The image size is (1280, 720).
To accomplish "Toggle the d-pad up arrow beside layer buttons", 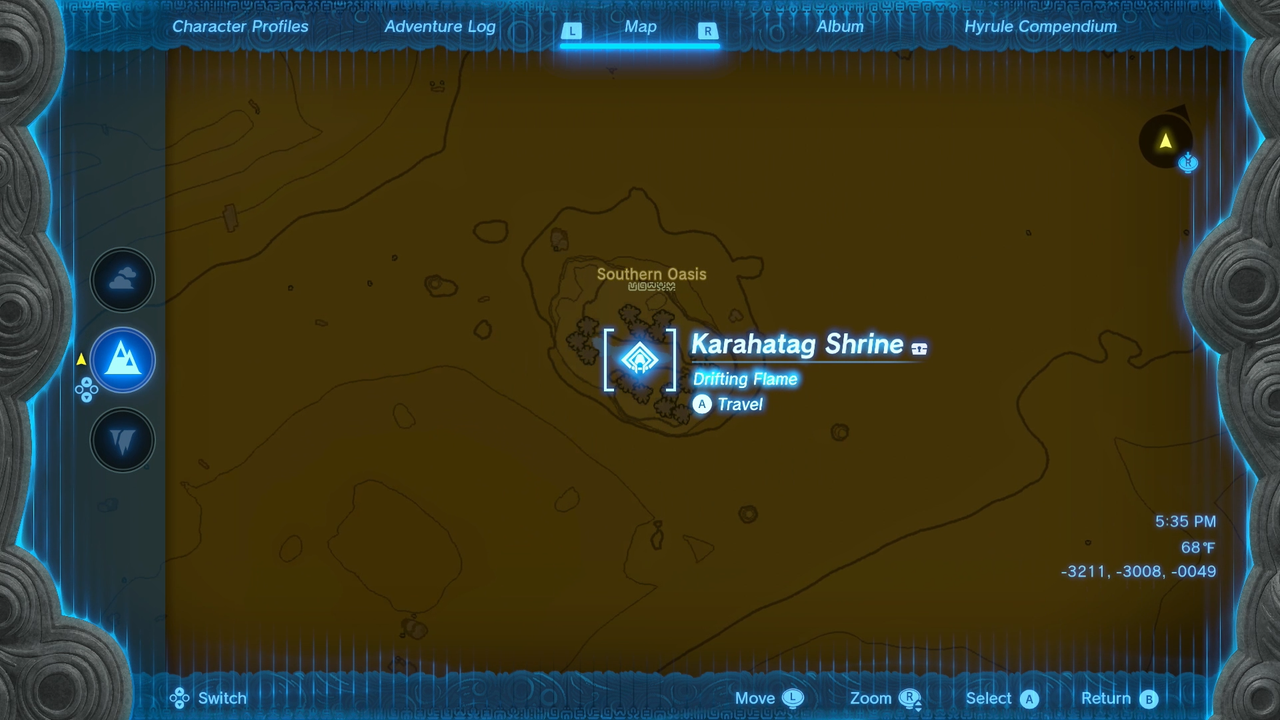I will [x=86, y=381].
